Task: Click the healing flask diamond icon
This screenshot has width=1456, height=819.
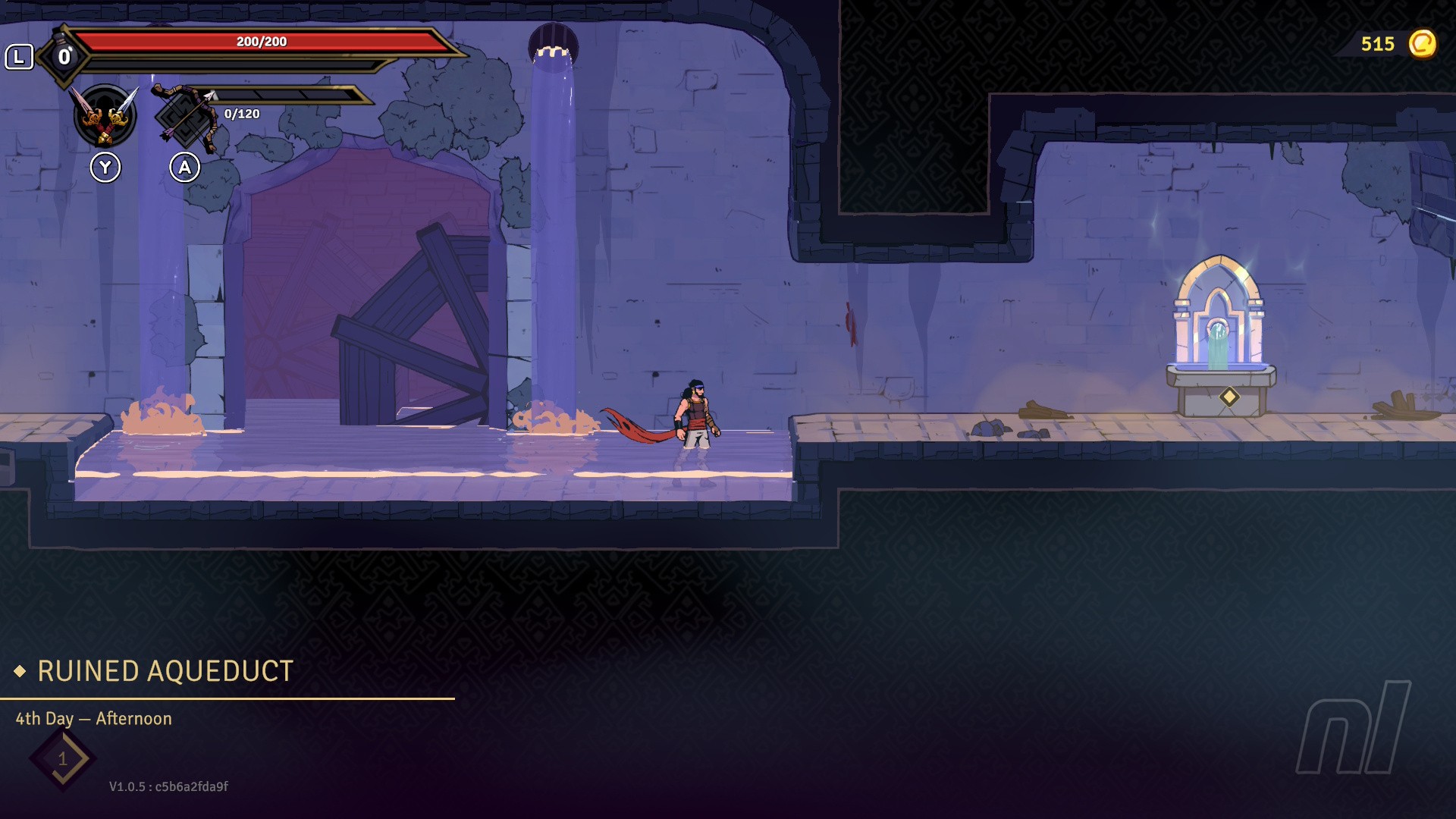Action: coord(64,56)
